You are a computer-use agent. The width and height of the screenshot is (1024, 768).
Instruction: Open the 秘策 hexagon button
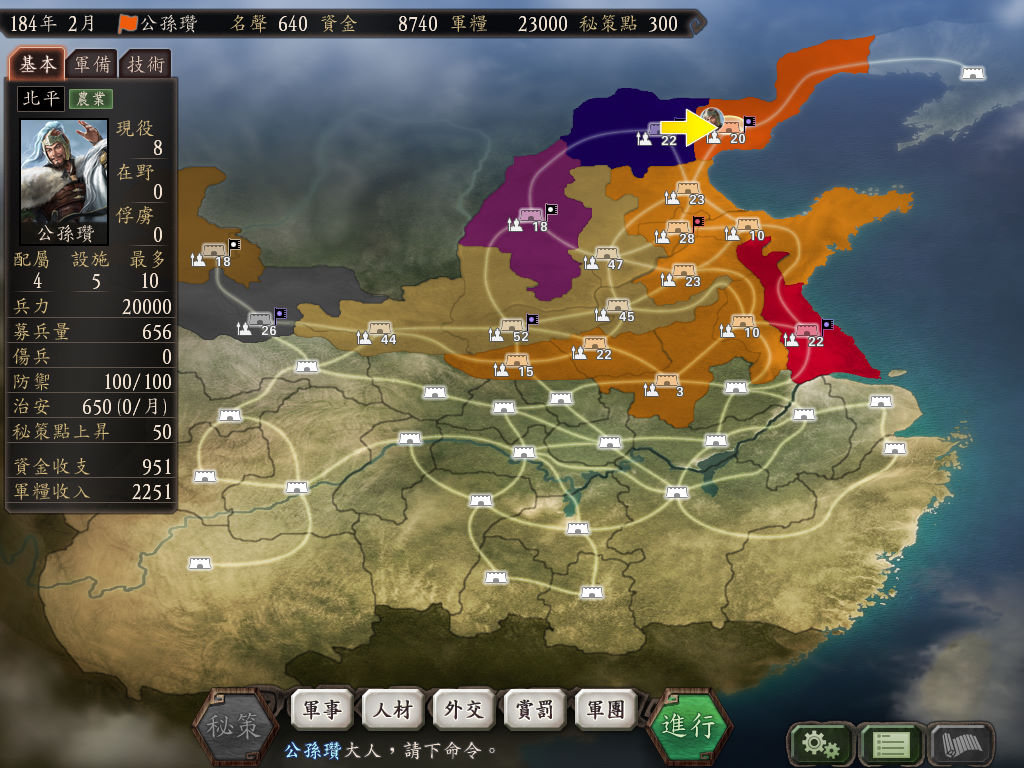click(234, 725)
